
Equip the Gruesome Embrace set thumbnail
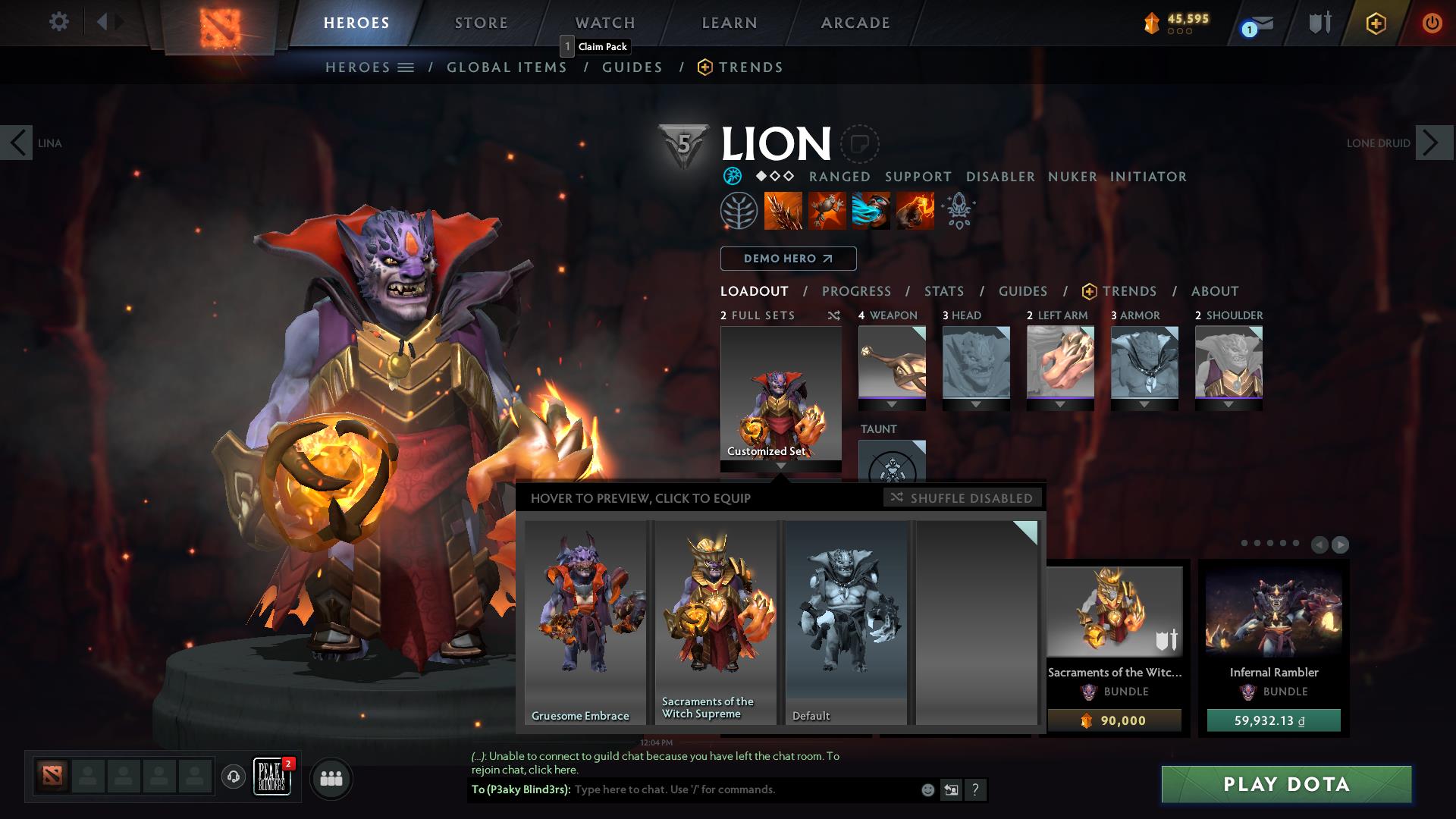click(584, 622)
